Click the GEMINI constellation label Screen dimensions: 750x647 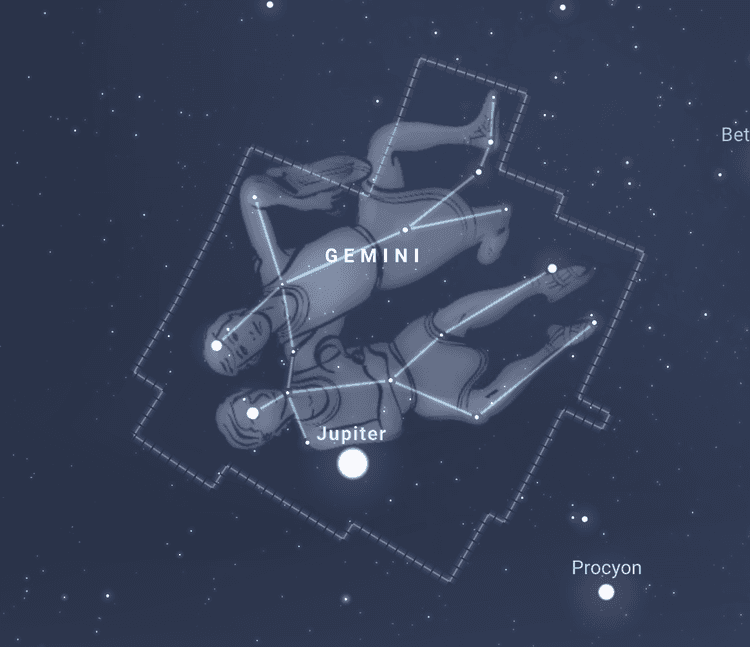(373, 256)
